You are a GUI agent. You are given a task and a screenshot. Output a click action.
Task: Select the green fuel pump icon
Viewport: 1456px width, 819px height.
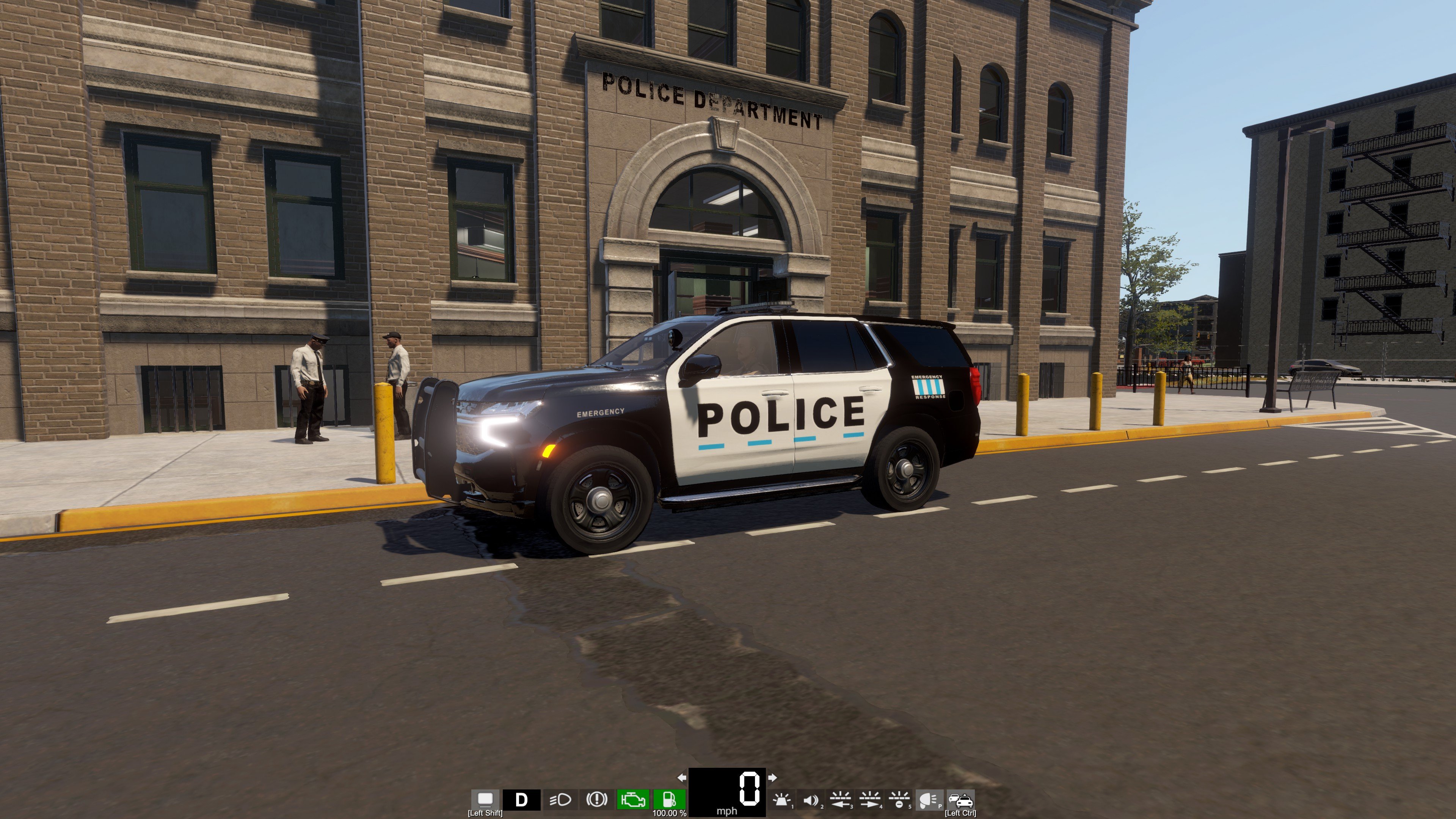coord(669,800)
